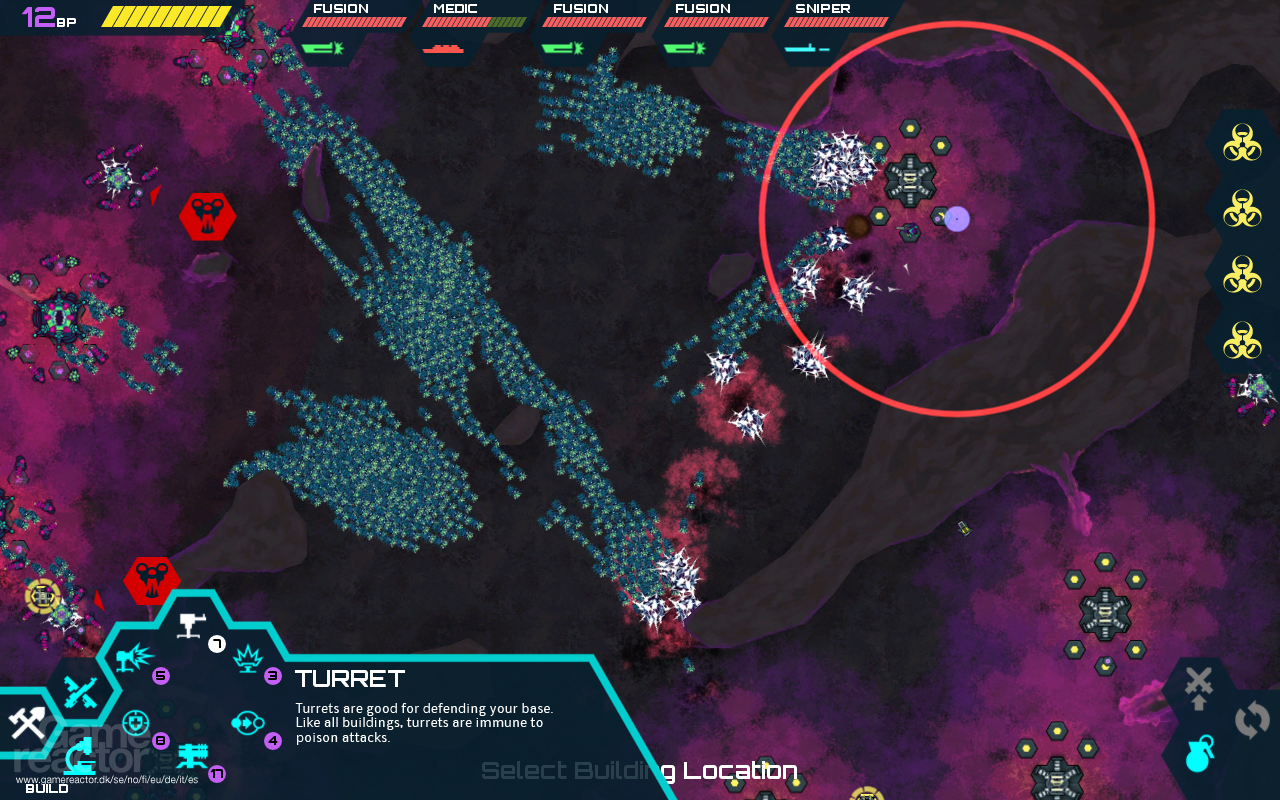Expand the topmost biohazard mutation icon
The width and height of the screenshot is (1280, 800).
coord(1244,143)
